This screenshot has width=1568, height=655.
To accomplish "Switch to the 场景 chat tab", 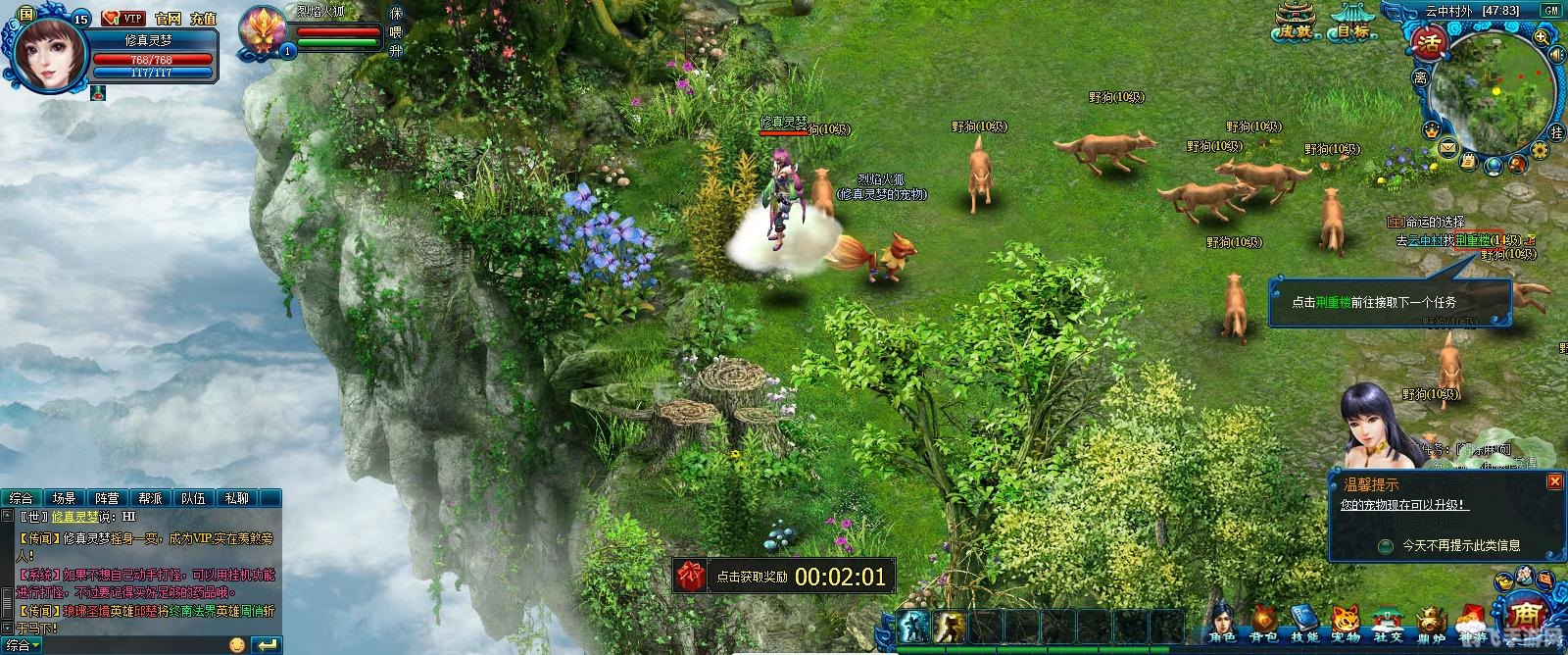I will tap(64, 498).
